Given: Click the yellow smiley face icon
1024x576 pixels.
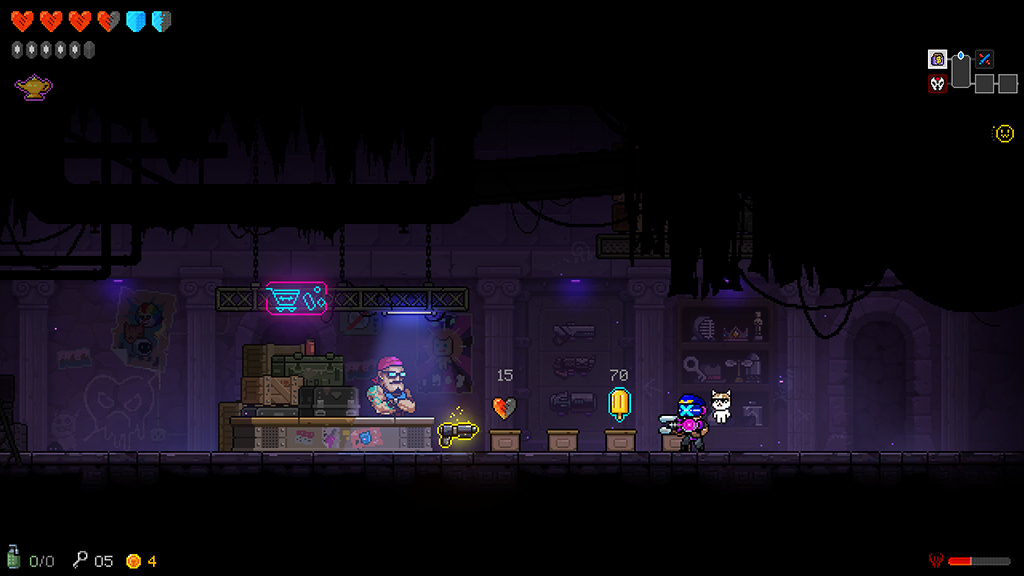Looking at the screenshot, I should click(1003, 133).
